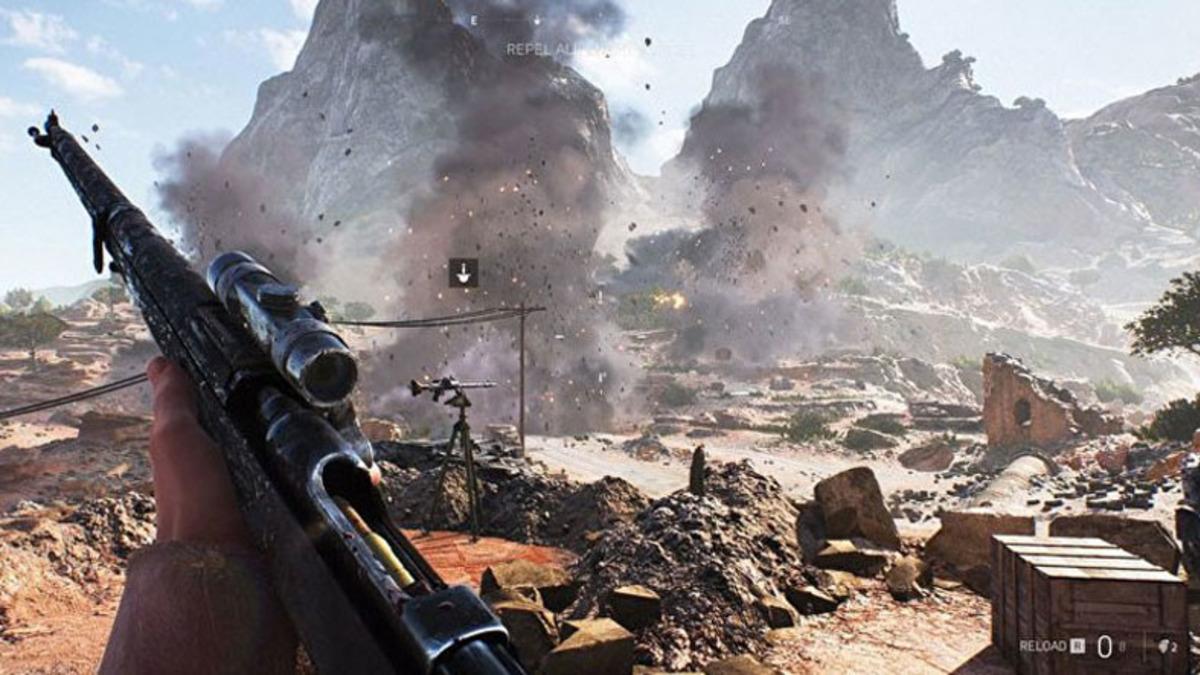1200x675 pixels.
Task: Click the compass objective marker at top
Action: click(x=538, y=19)
